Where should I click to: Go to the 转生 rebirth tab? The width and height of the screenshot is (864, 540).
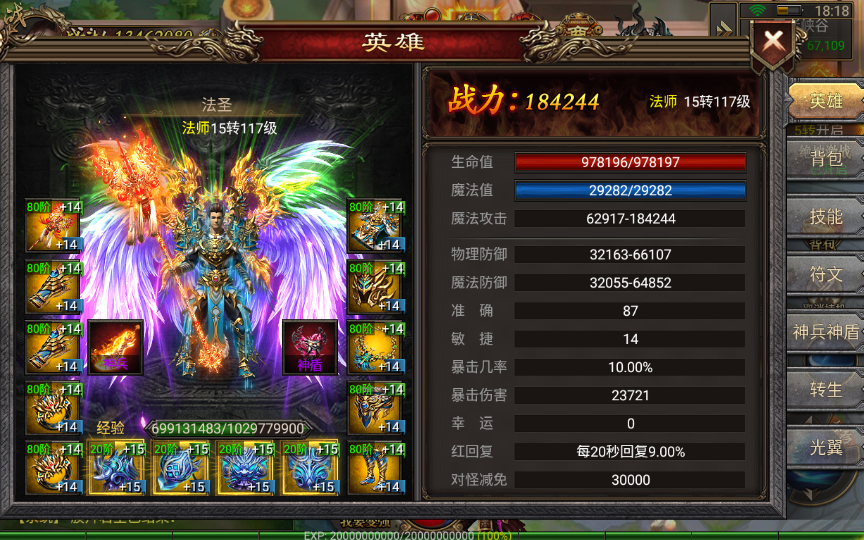click(x=826, y=389)
